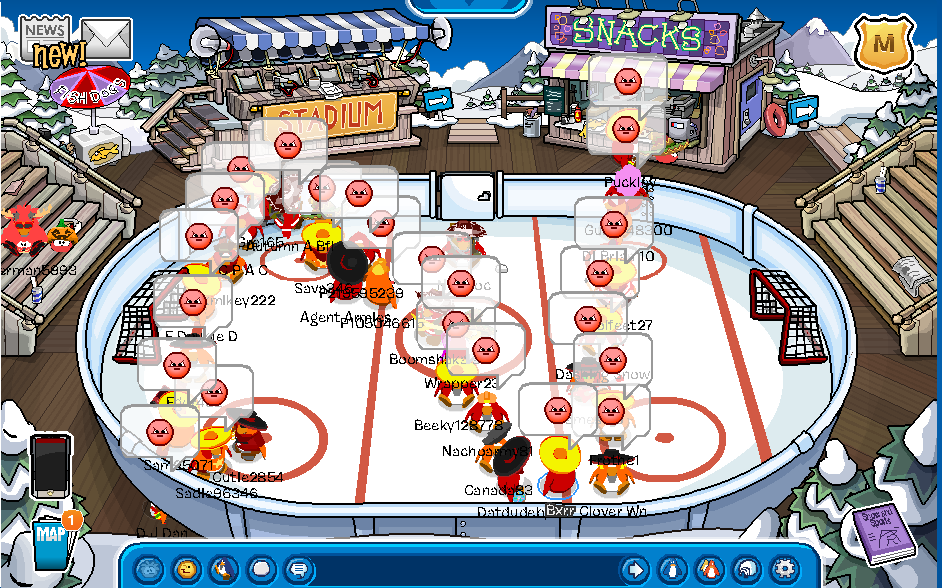Image resolution: width=942 pixels, height=588 pixels.
Task: Open your penguin player card
Action: pos(672,569)
